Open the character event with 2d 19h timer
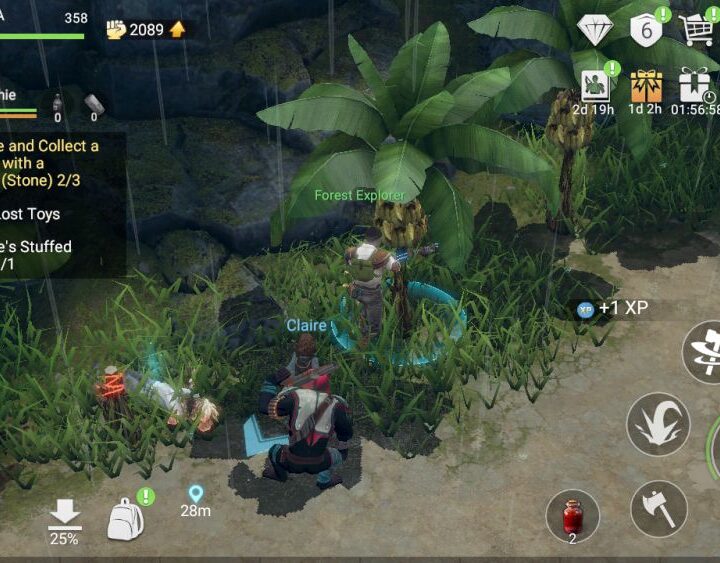Screen dimensions: 720x563 pyautogui.click(x=594, y=86)
